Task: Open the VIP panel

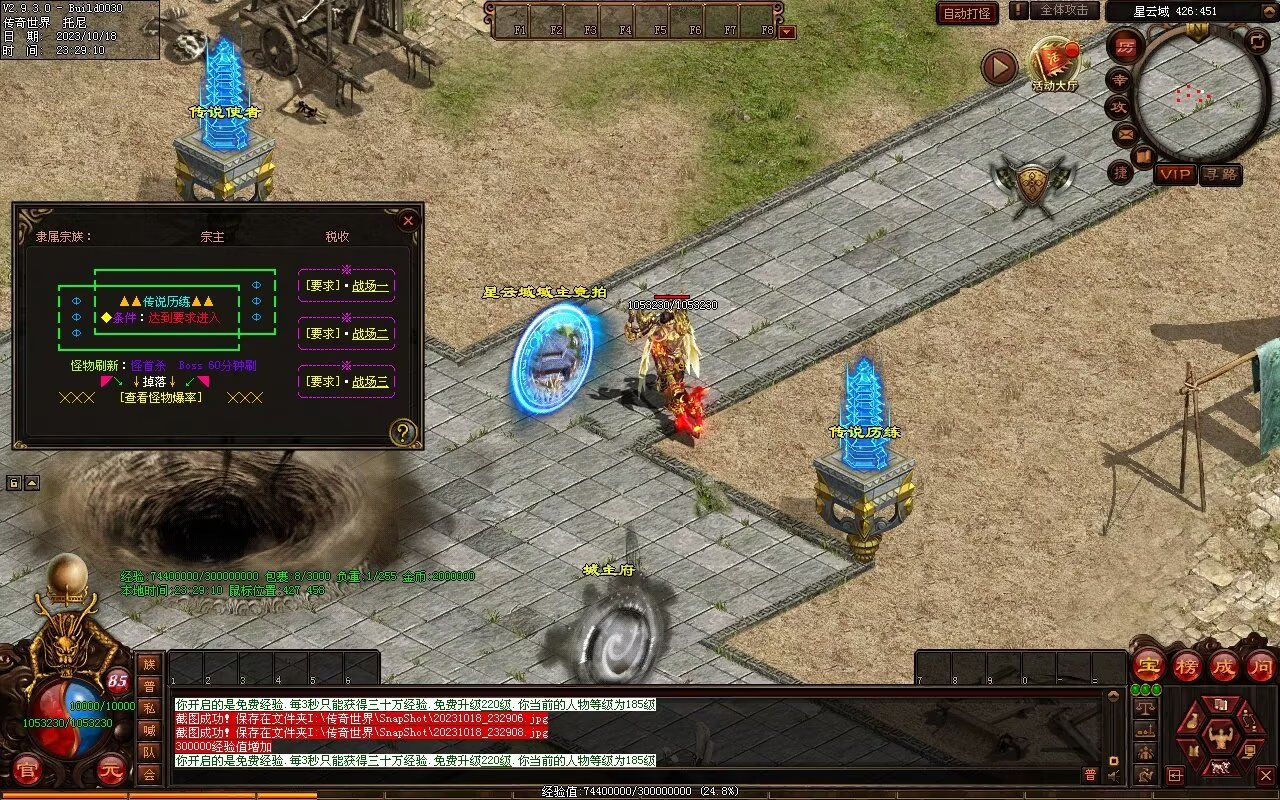Action: tap(1176, 174)
